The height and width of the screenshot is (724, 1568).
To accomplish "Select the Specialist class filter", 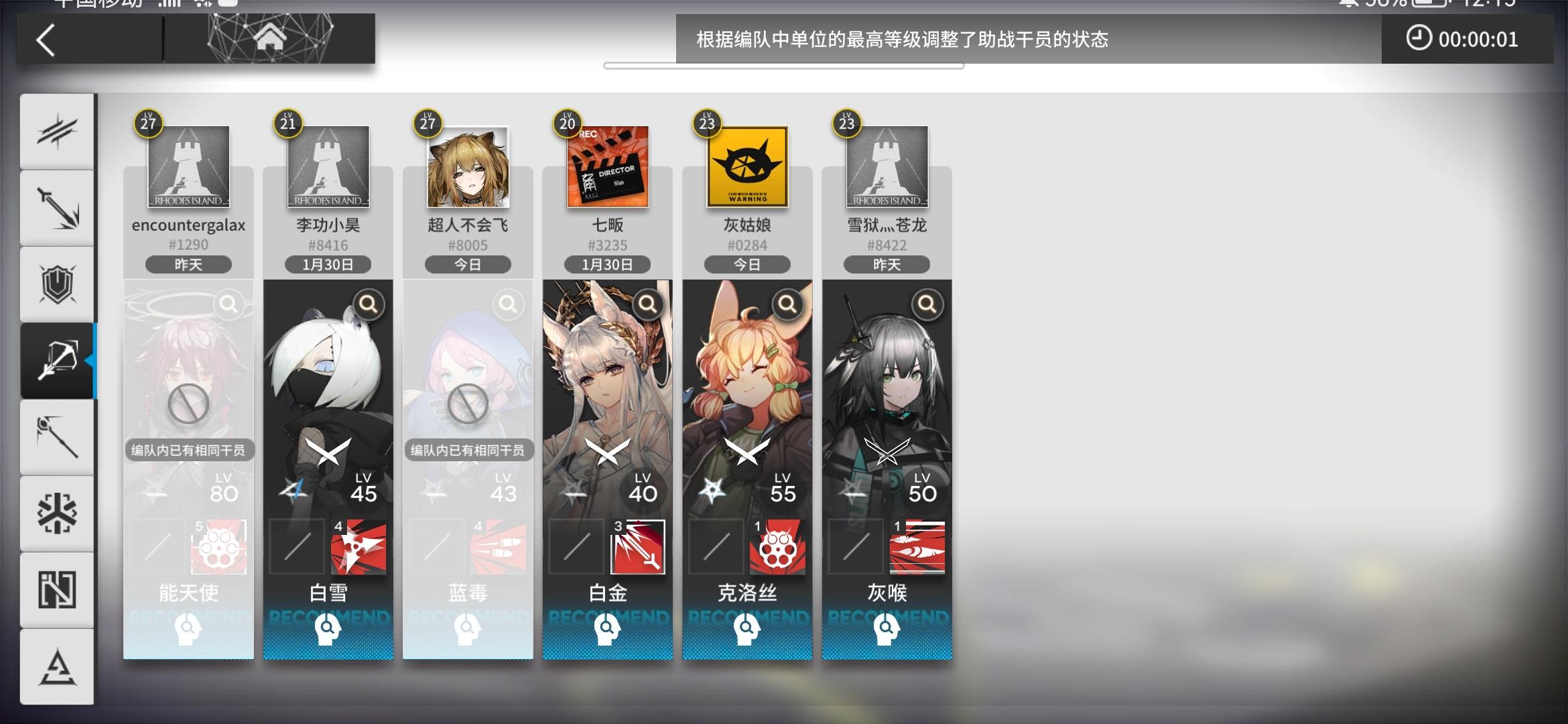I will point(57,666).
